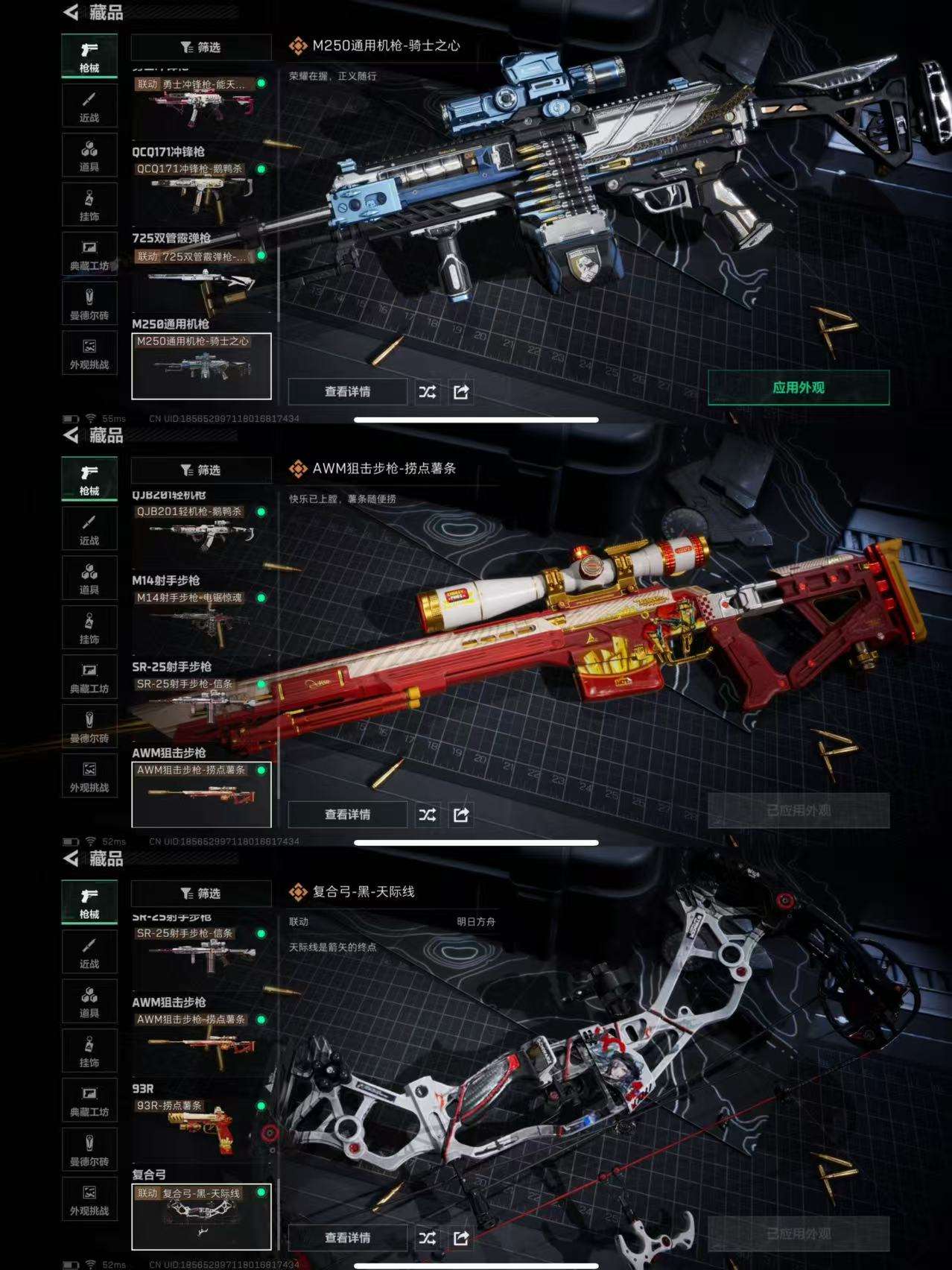View details of the 复合弓-黑-天际线 skin

pyautogui.click(x=347, y=1238)
